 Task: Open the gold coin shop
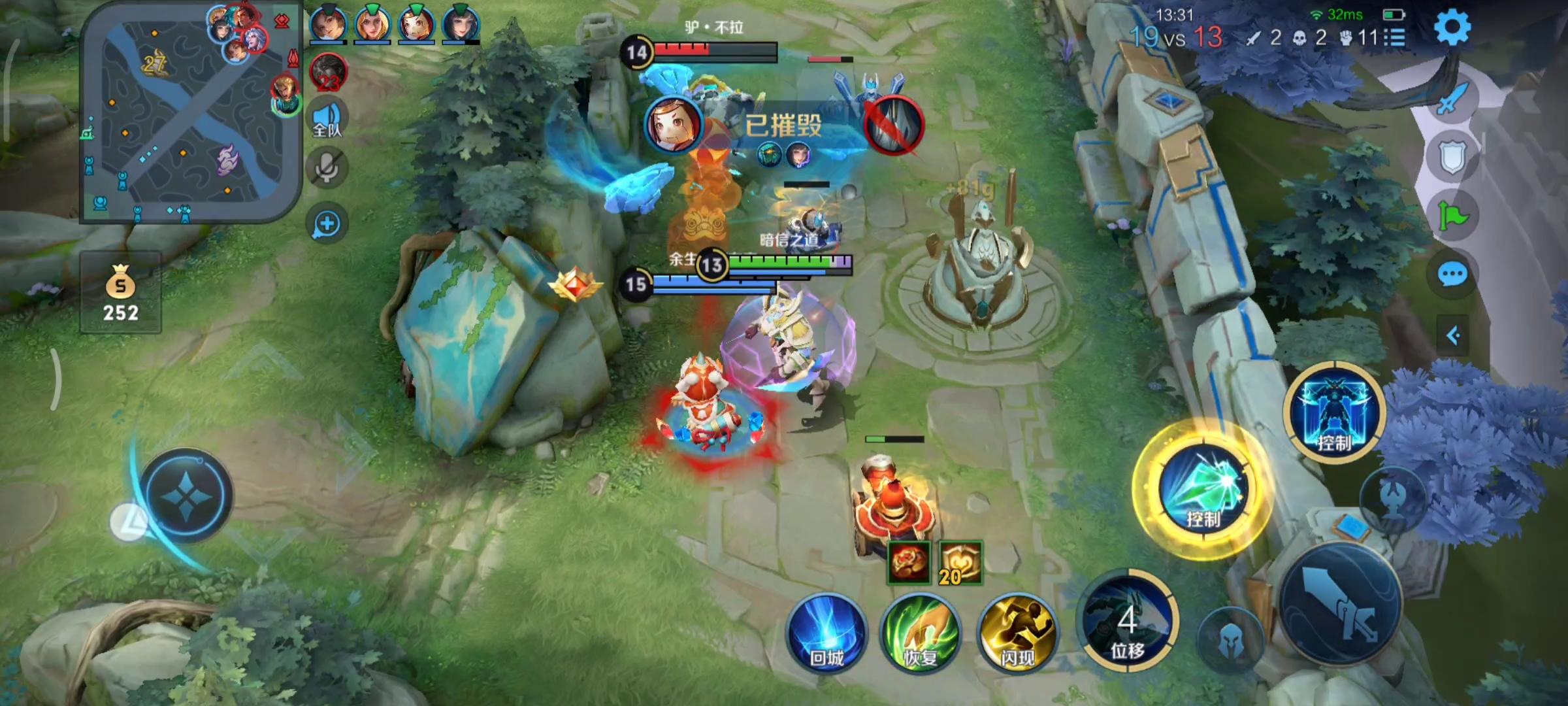(121, 294)
